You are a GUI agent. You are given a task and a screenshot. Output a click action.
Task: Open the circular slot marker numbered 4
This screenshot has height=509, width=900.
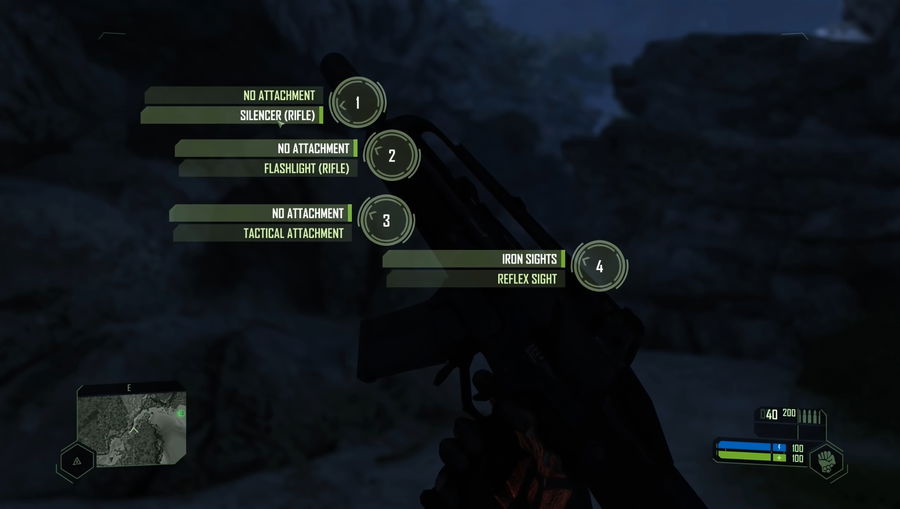tap(599, 266)
